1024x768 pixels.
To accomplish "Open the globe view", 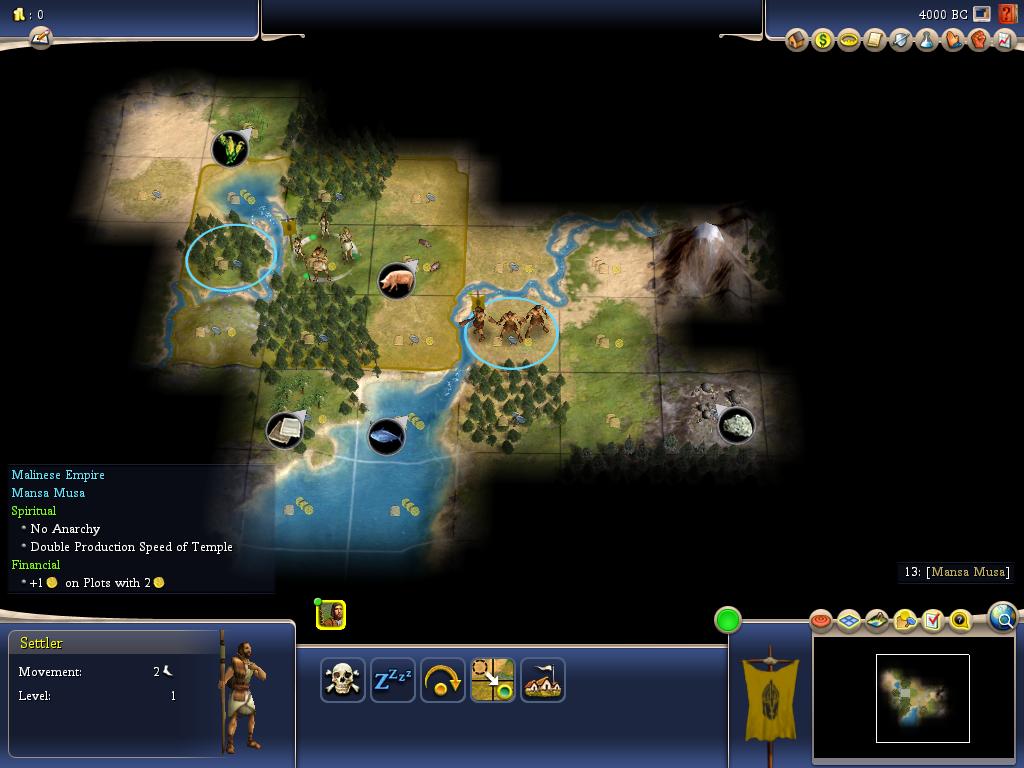I will click(1003, 617).
